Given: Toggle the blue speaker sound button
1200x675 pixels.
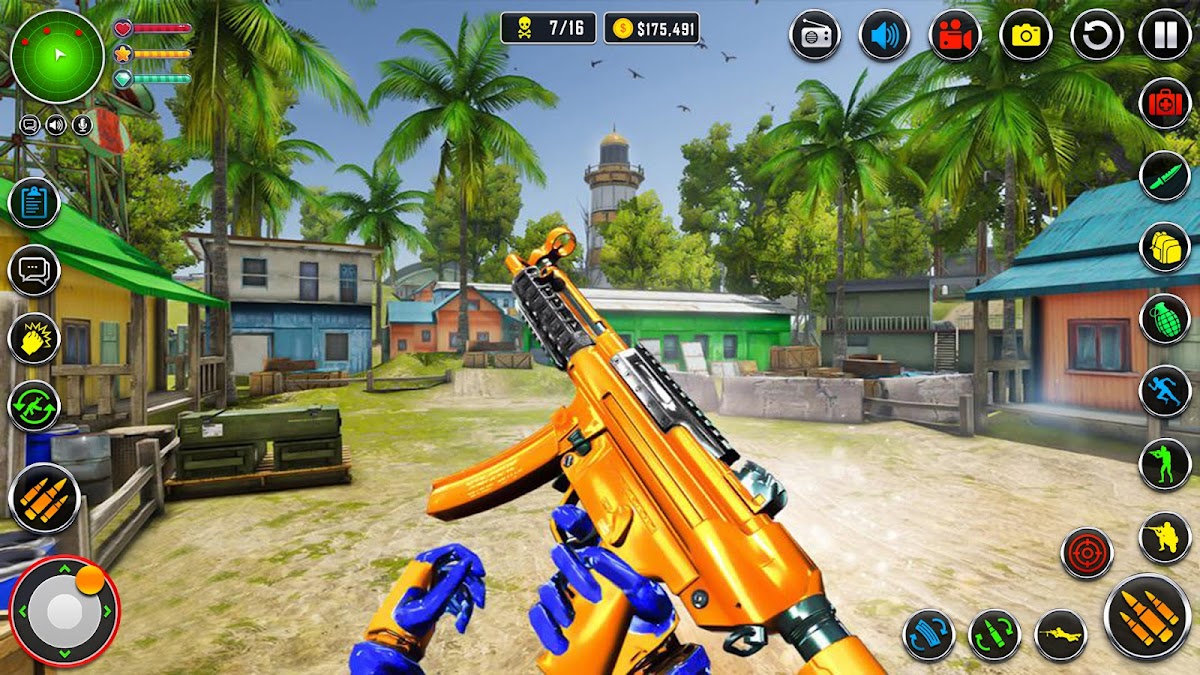Looking at the screenshot, I should pos(884,35).
